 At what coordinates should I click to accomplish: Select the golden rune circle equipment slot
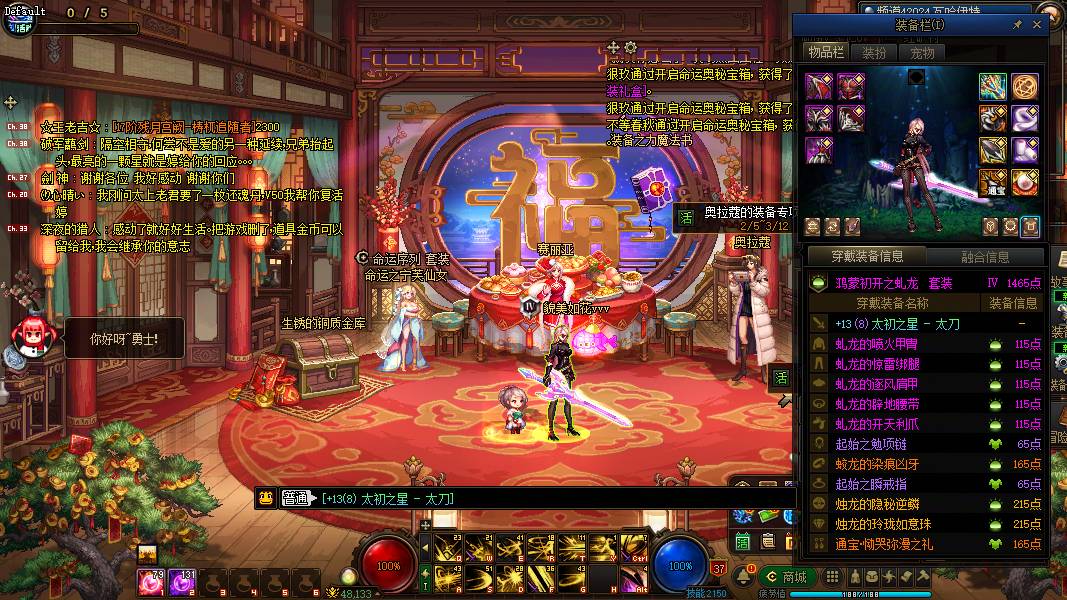(1024, 86)
